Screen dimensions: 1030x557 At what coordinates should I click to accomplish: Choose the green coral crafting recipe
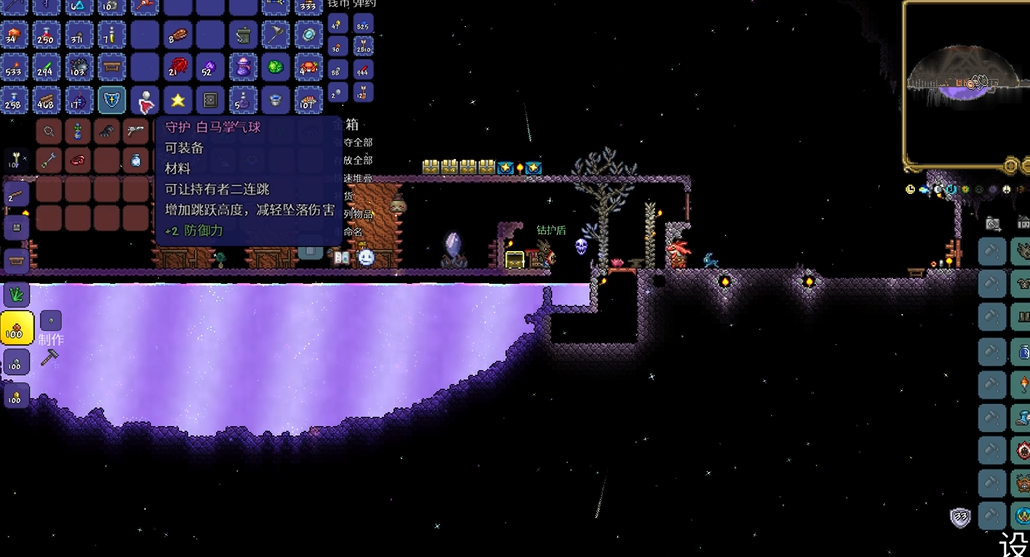(x=16, y=294)
